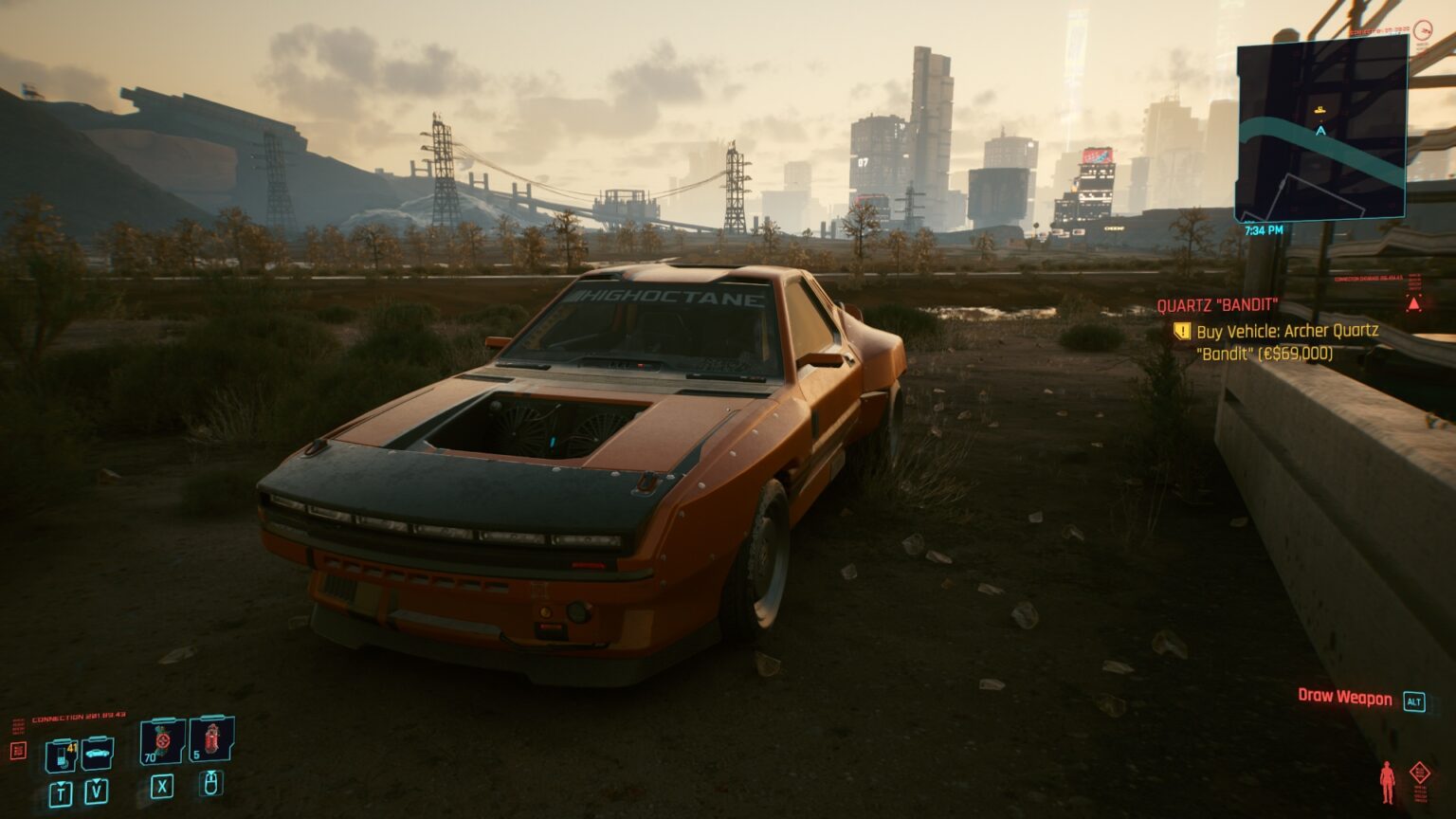
Task: Select the vehicle summon icon in bottom HUD
Action: pos(97,752)
